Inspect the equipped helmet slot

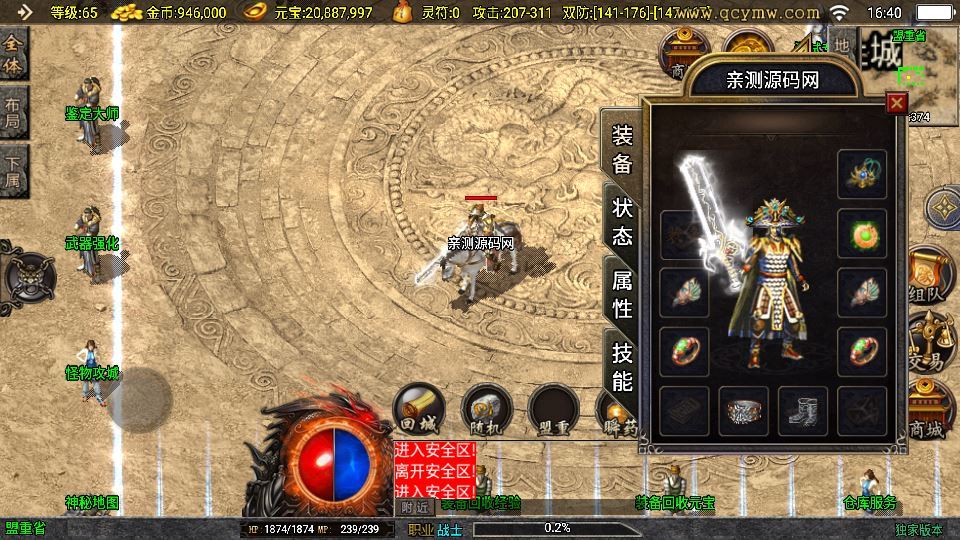click(x=862, y=174)
